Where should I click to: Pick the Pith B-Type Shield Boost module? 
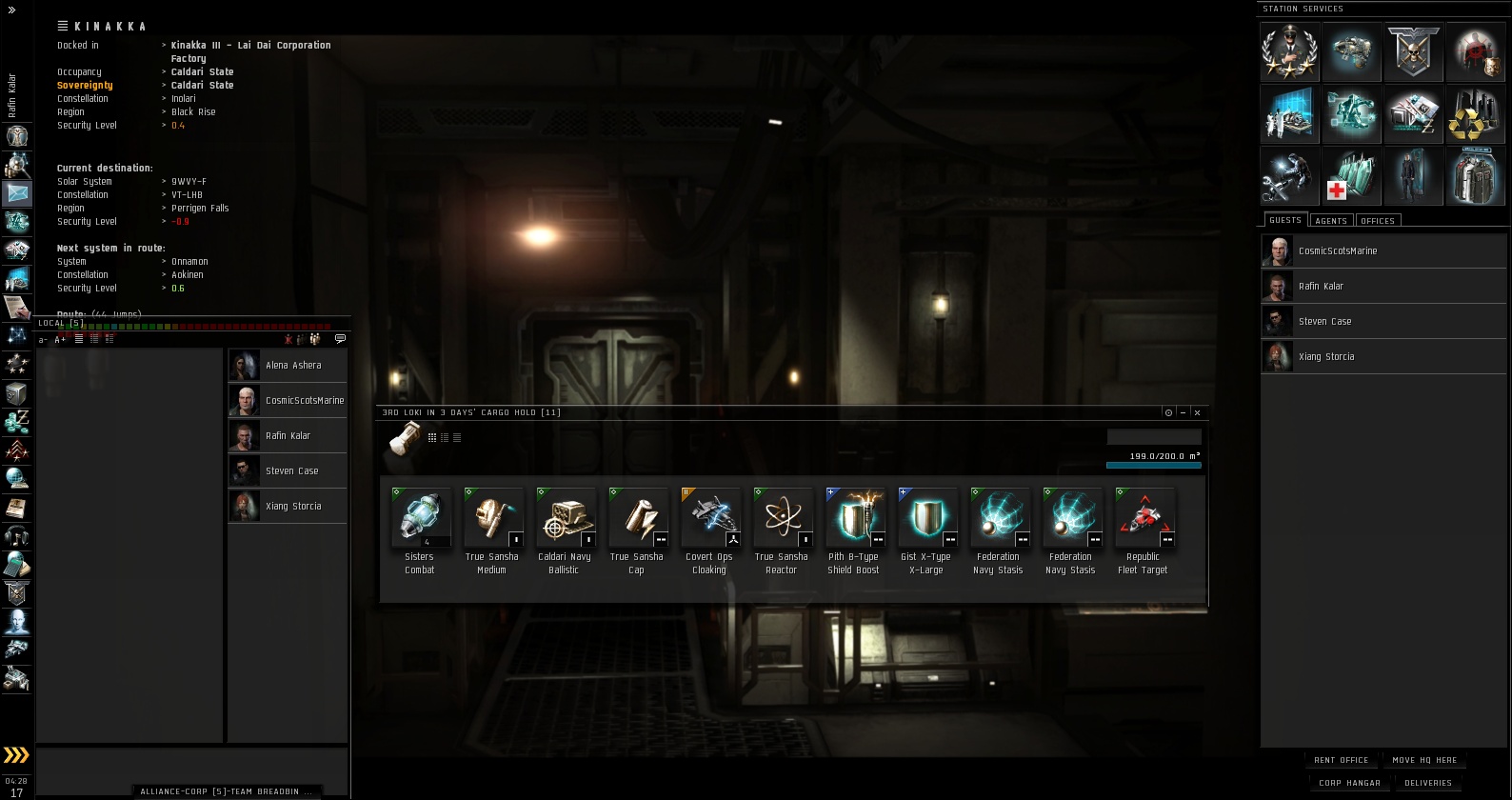click(854, 520)
